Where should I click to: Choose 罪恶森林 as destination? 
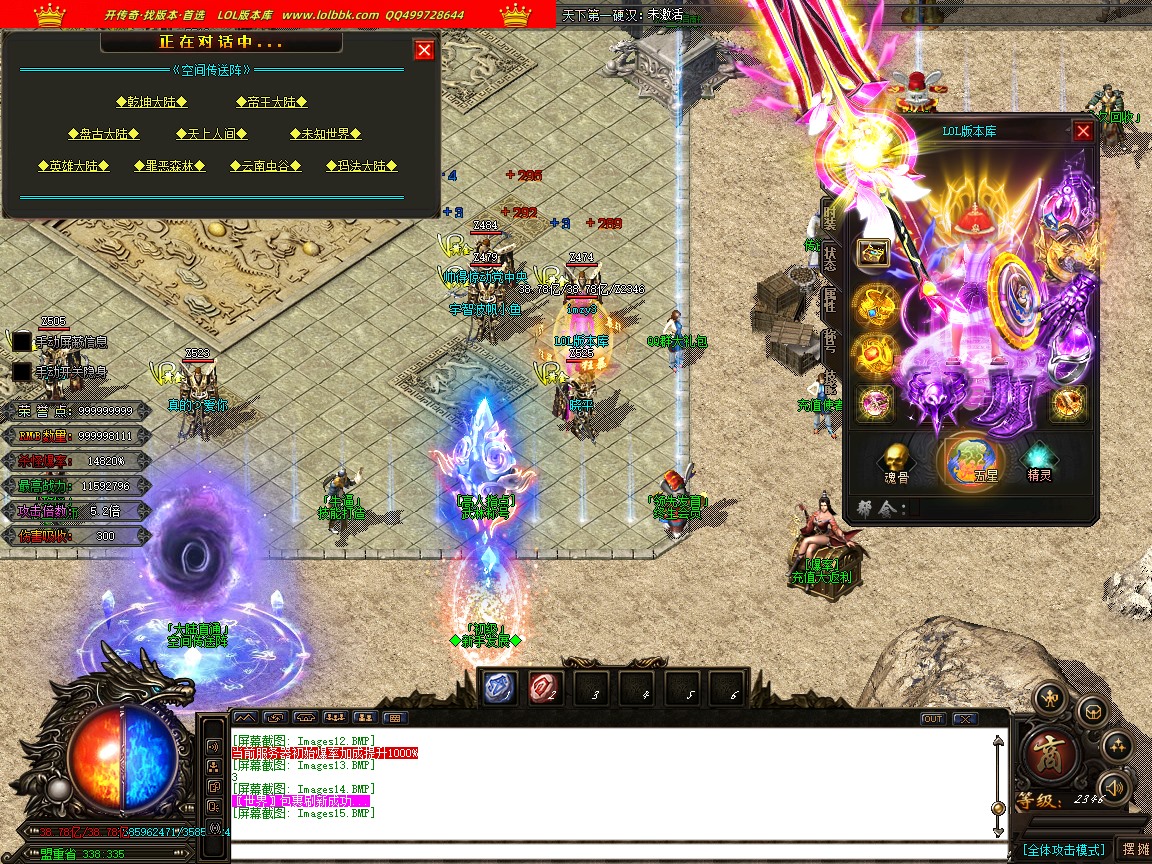[x=169, y=166]
